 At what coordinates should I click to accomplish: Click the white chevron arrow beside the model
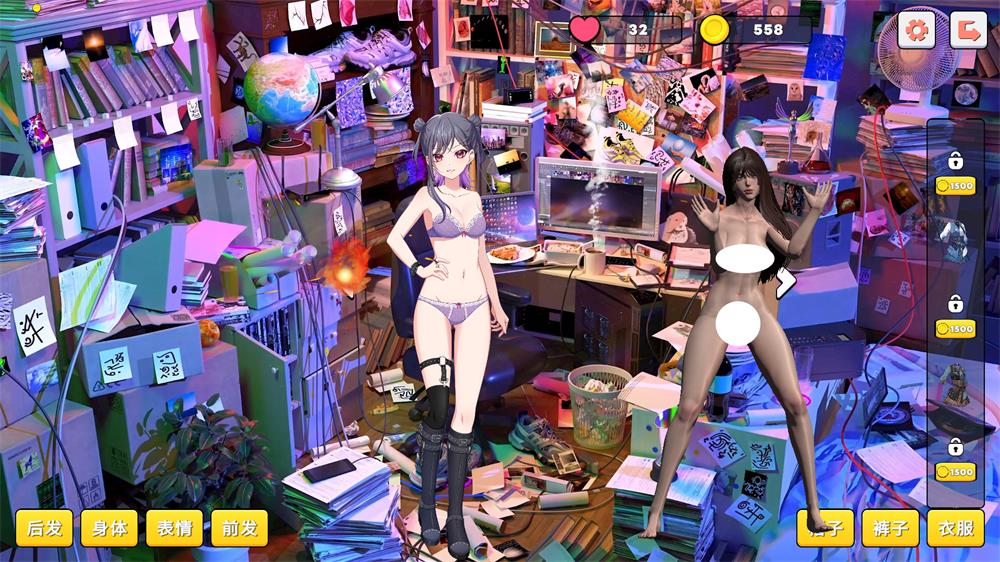(785, 284)
